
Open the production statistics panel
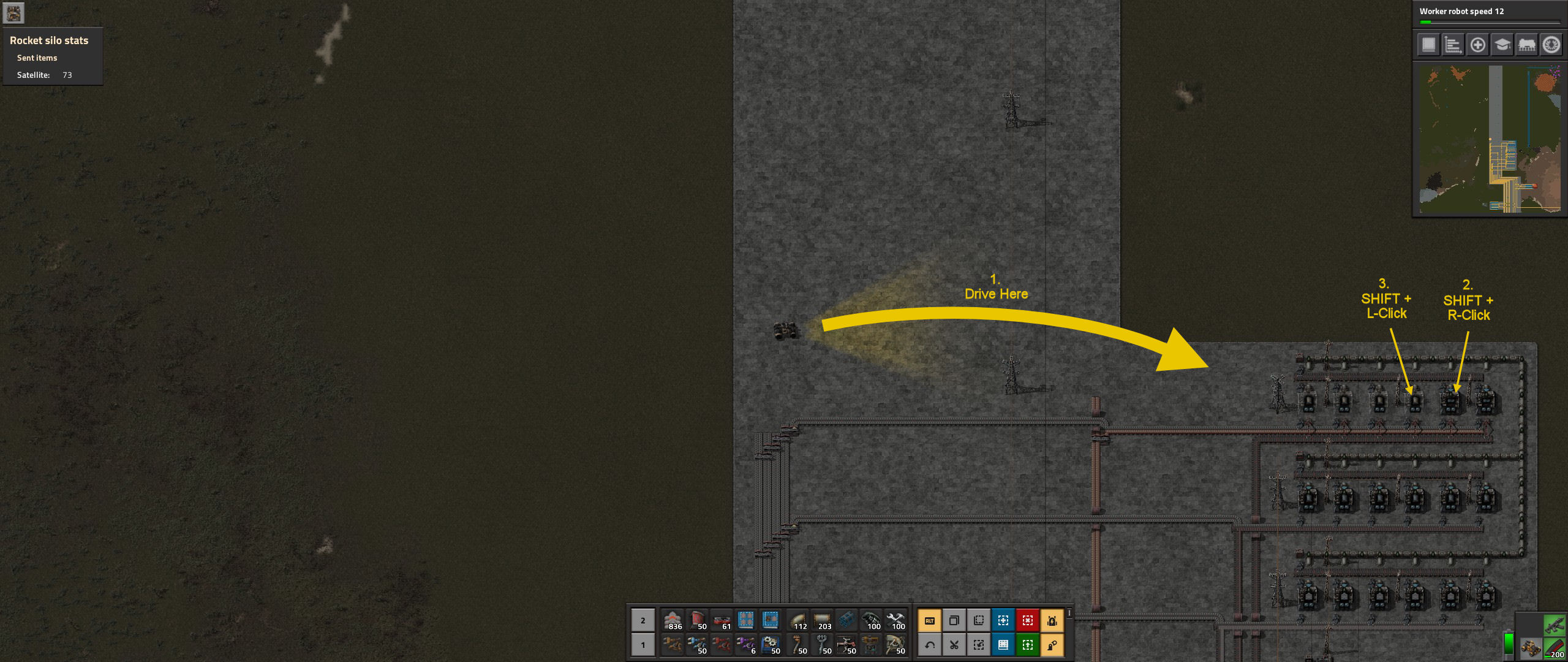point(1452,44)
